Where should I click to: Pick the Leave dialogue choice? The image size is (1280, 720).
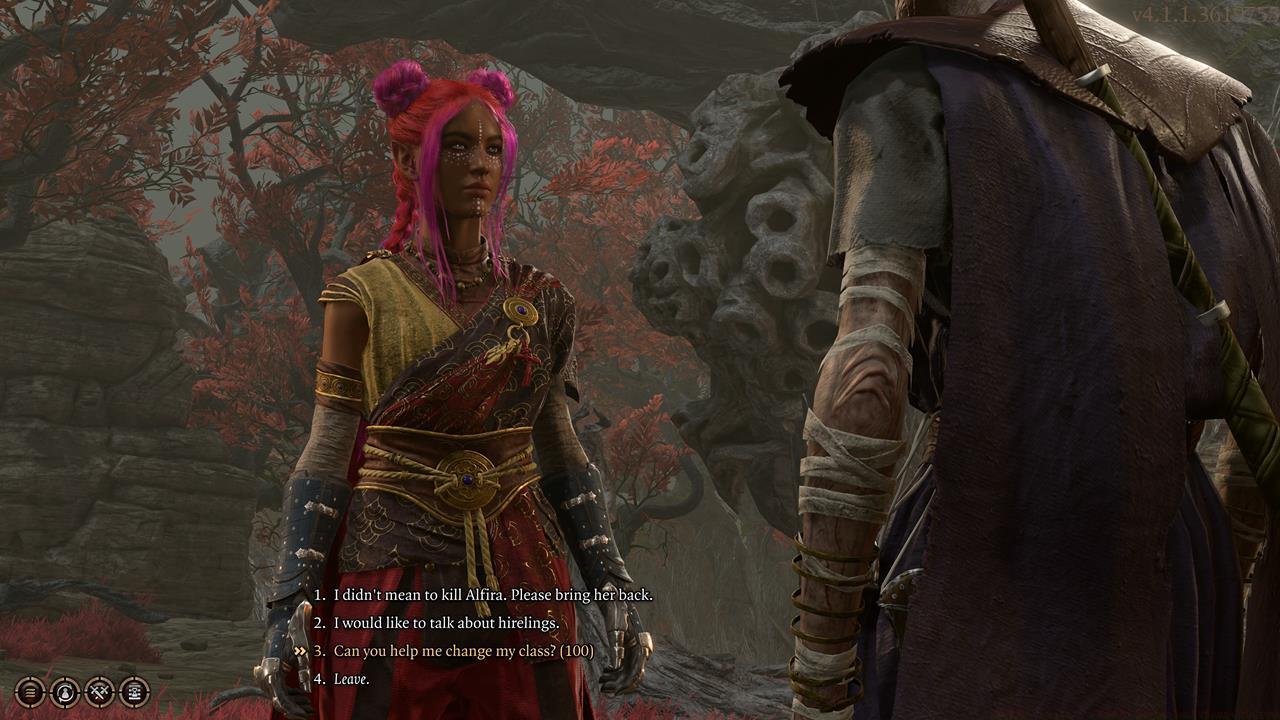click(x=351, y=679)
